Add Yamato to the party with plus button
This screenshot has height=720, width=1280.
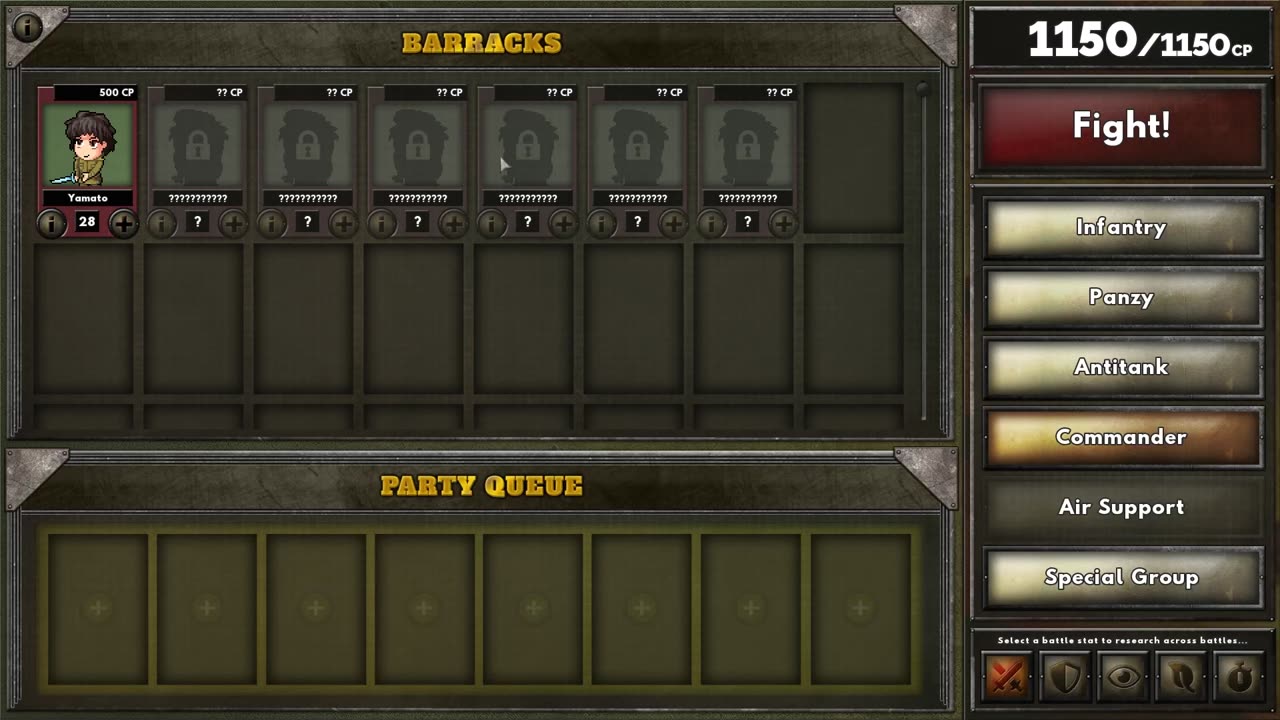(x=124, y=224)
